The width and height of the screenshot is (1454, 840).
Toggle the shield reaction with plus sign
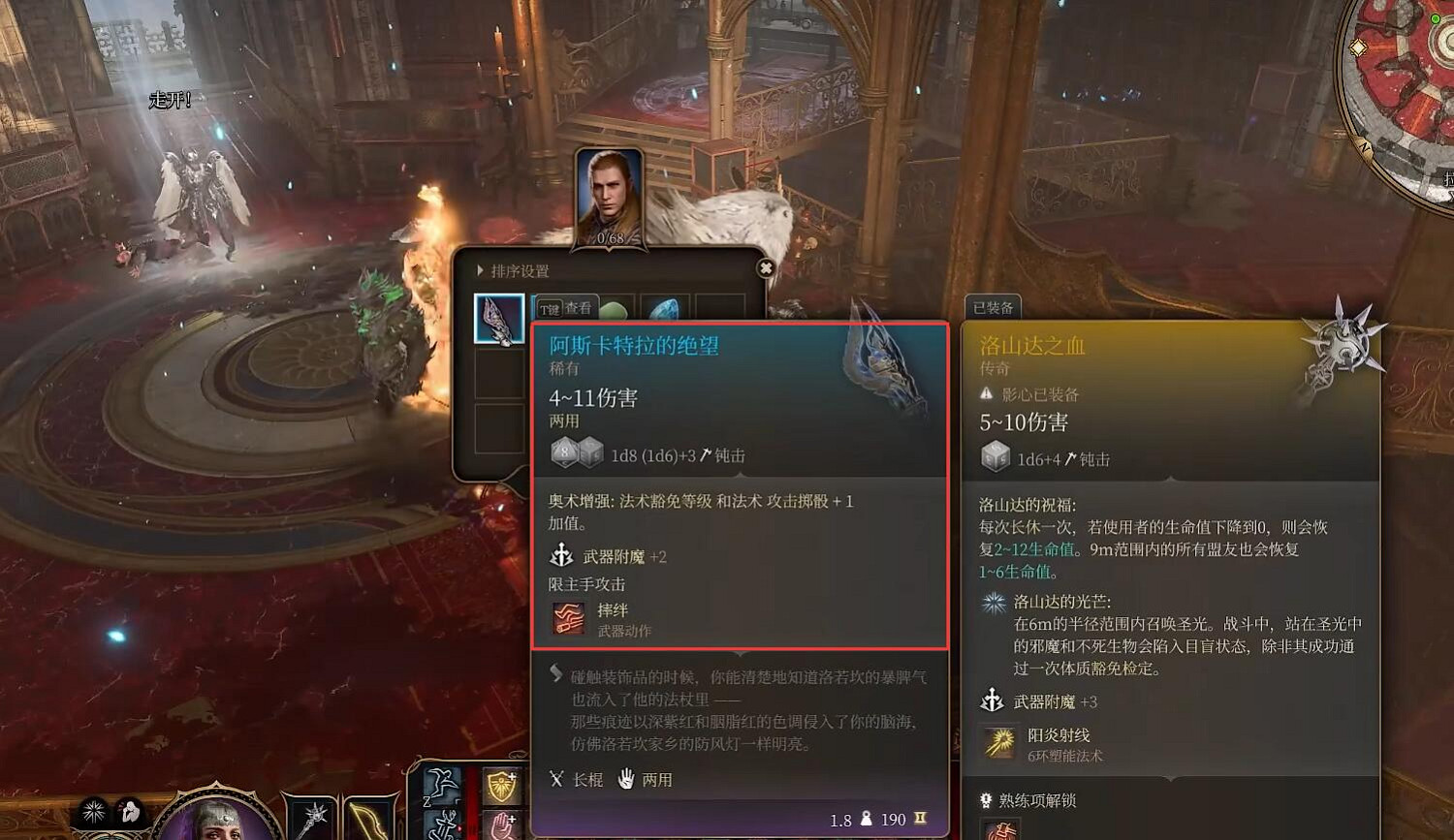point(501,785)
